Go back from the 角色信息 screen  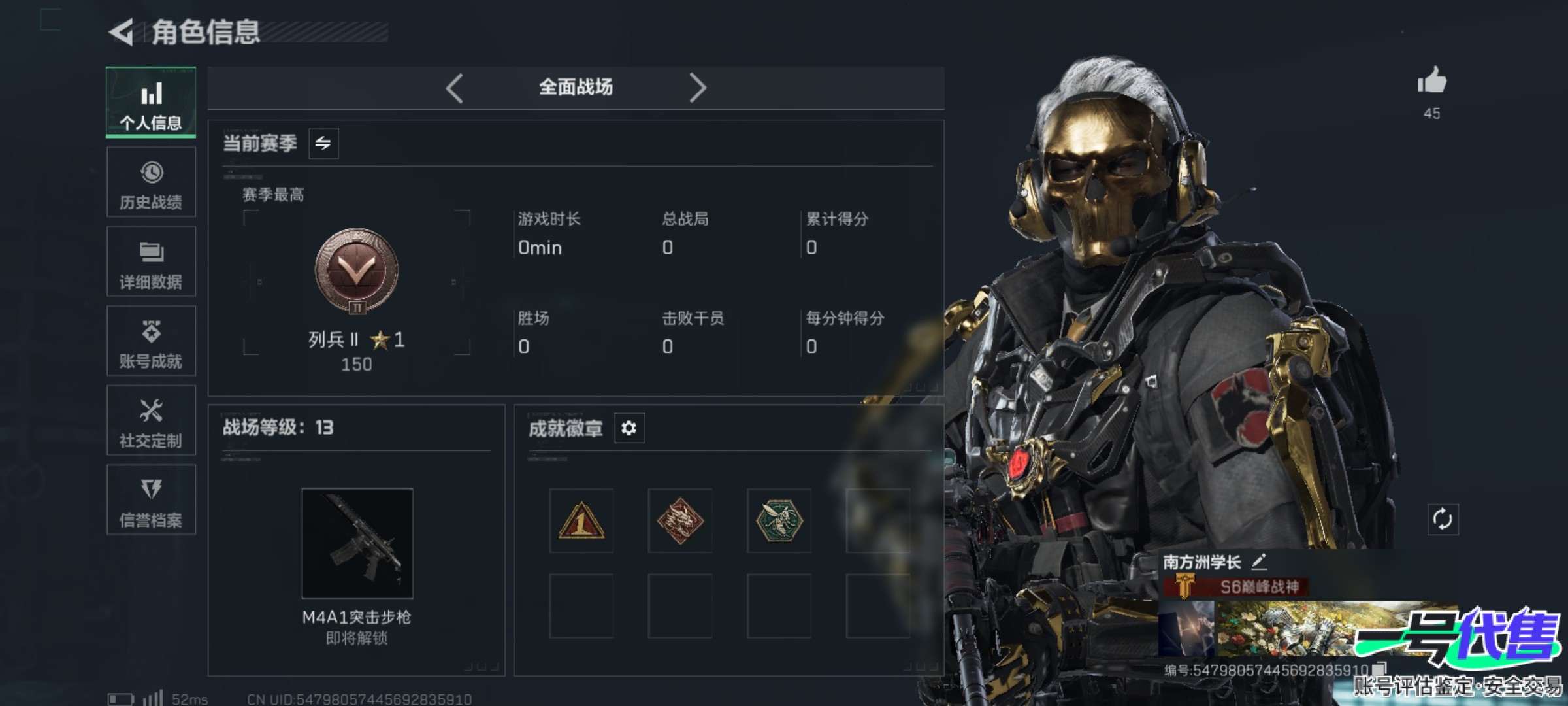point(122,32)
